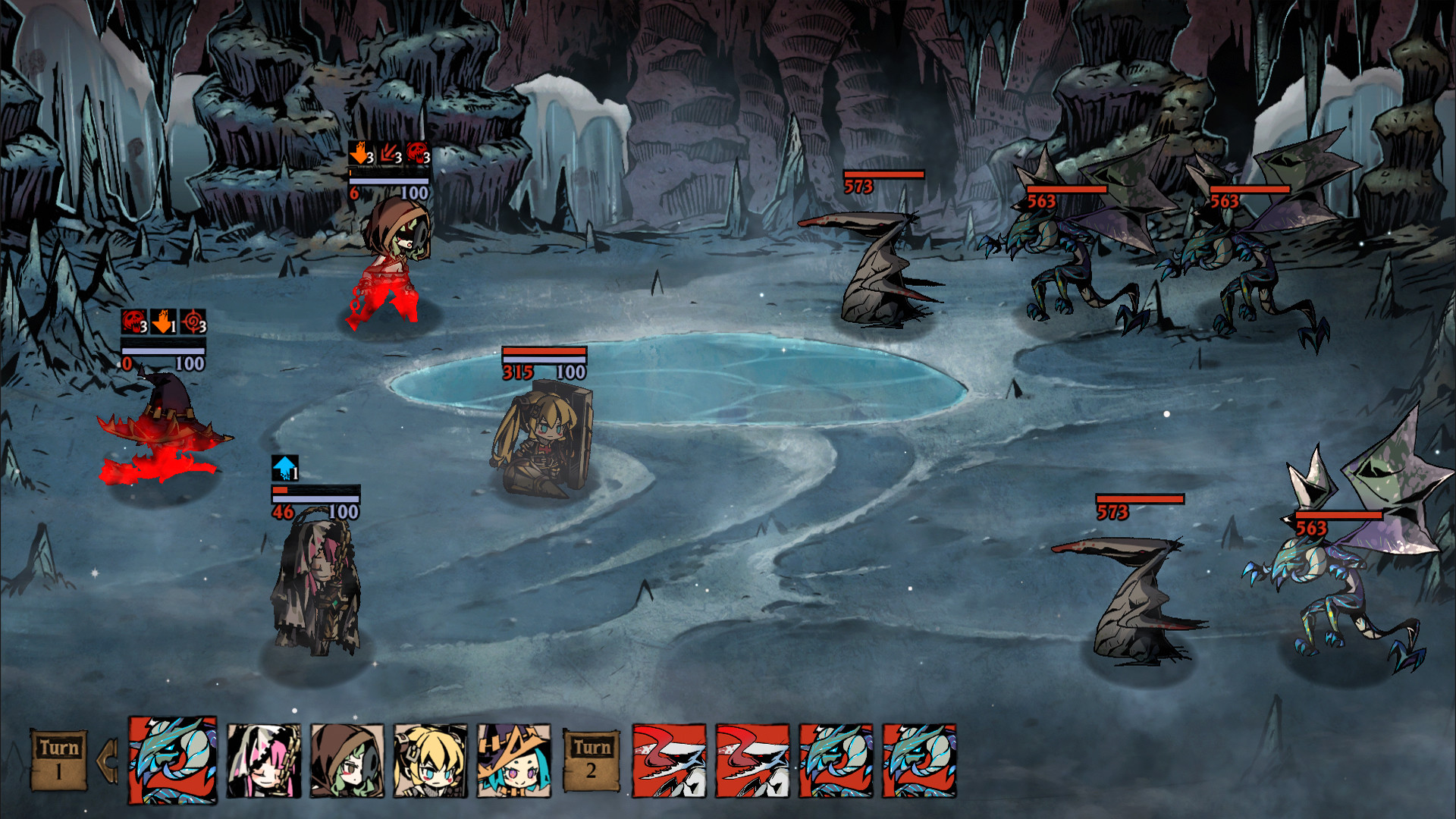This screenshot has width=1456, height=819.
Task: Click the Turn 1 marker plaque
Action: 59,760
